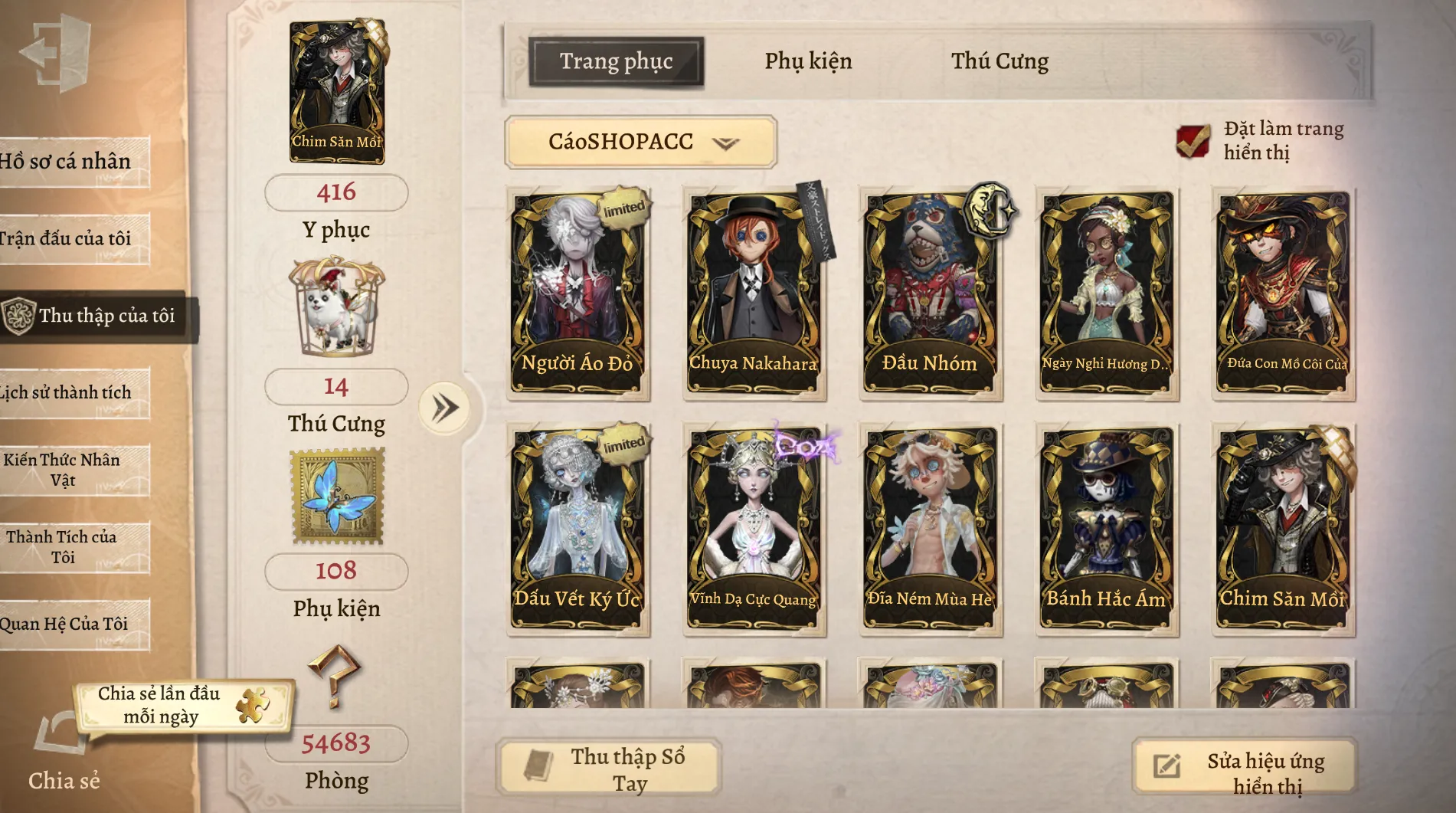This screenshot has width=1456, height=813.
Task: Pick the Đầu Nhóm costume card
Action: pyautogui.click(x=930, y=293)
